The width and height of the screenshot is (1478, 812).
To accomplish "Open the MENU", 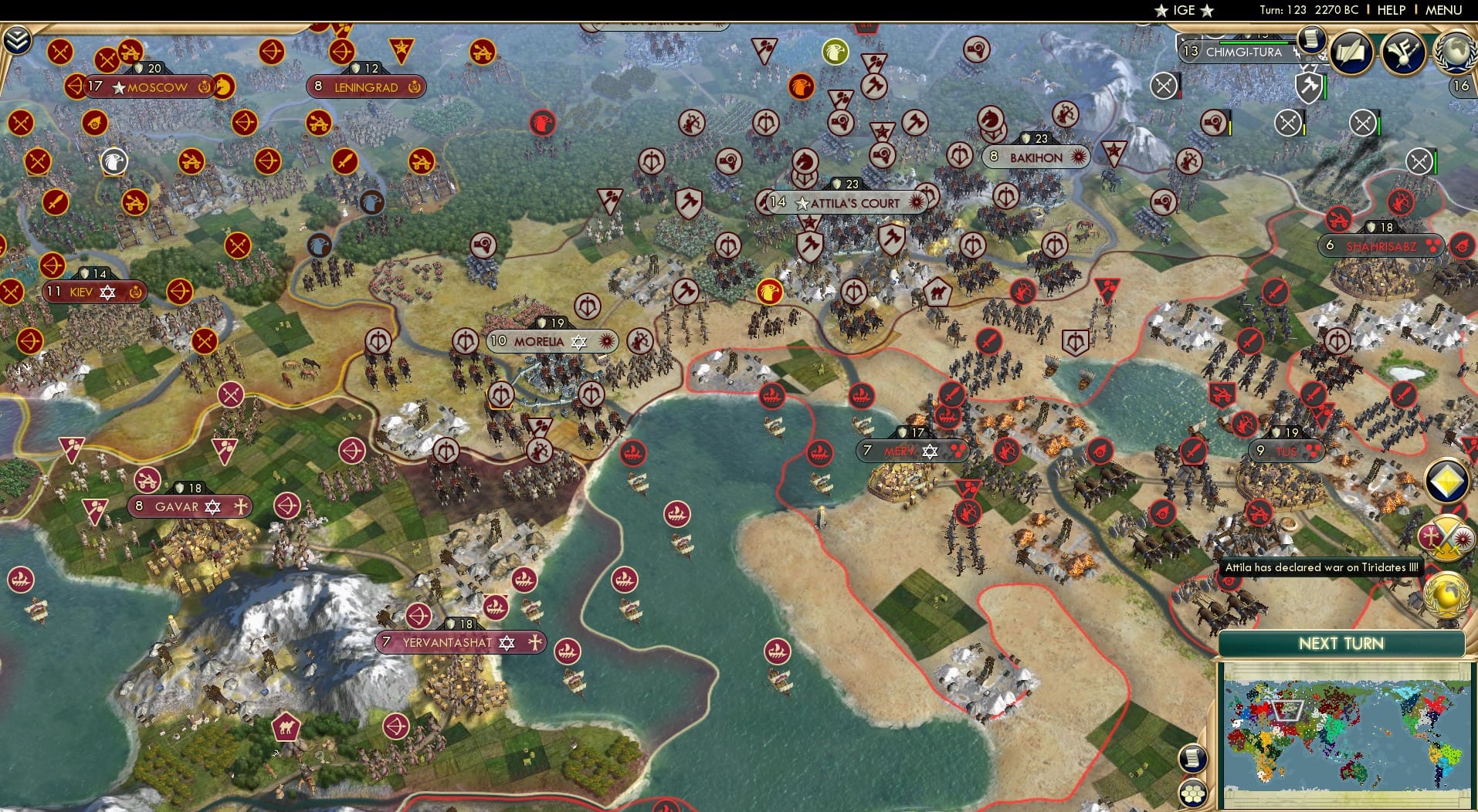I will 1442,10.
